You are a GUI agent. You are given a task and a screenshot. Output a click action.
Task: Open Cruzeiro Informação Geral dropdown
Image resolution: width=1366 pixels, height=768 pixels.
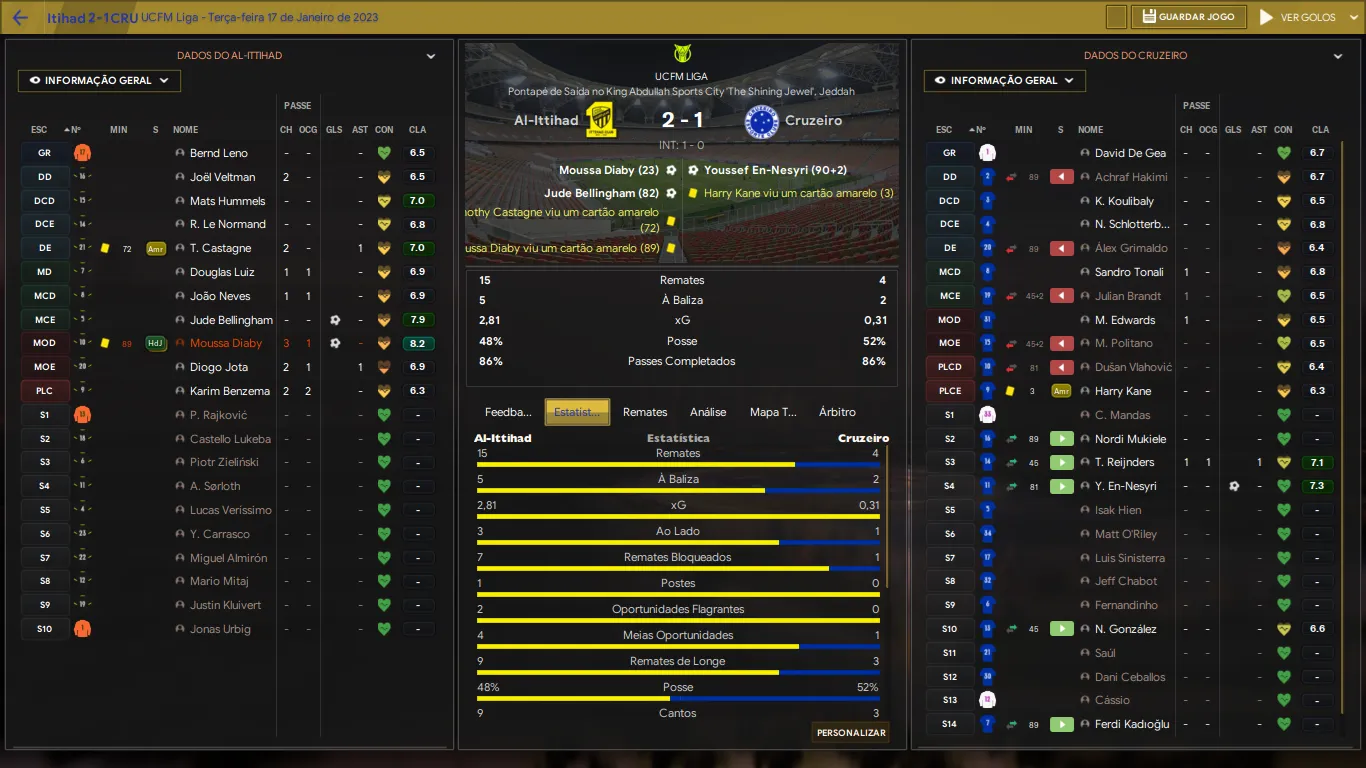point(1005,81)
